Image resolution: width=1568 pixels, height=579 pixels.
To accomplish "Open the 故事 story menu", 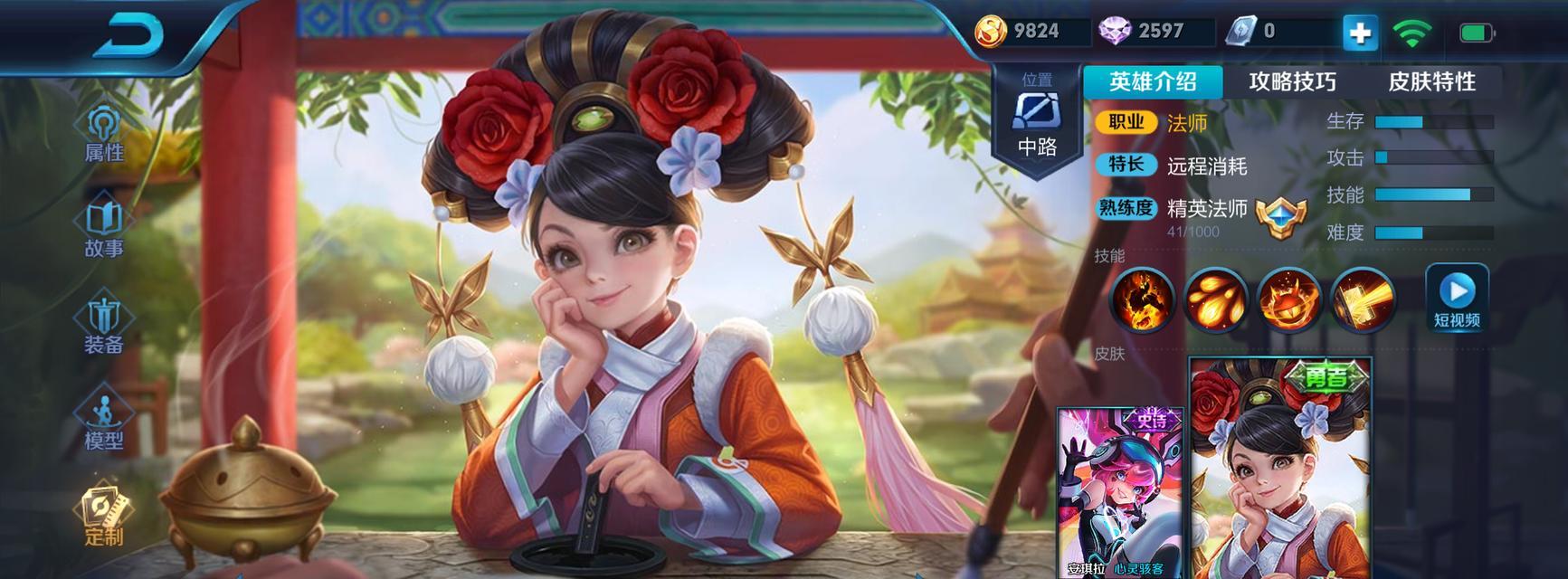I will pyautogui.click(x=104, y=231).
